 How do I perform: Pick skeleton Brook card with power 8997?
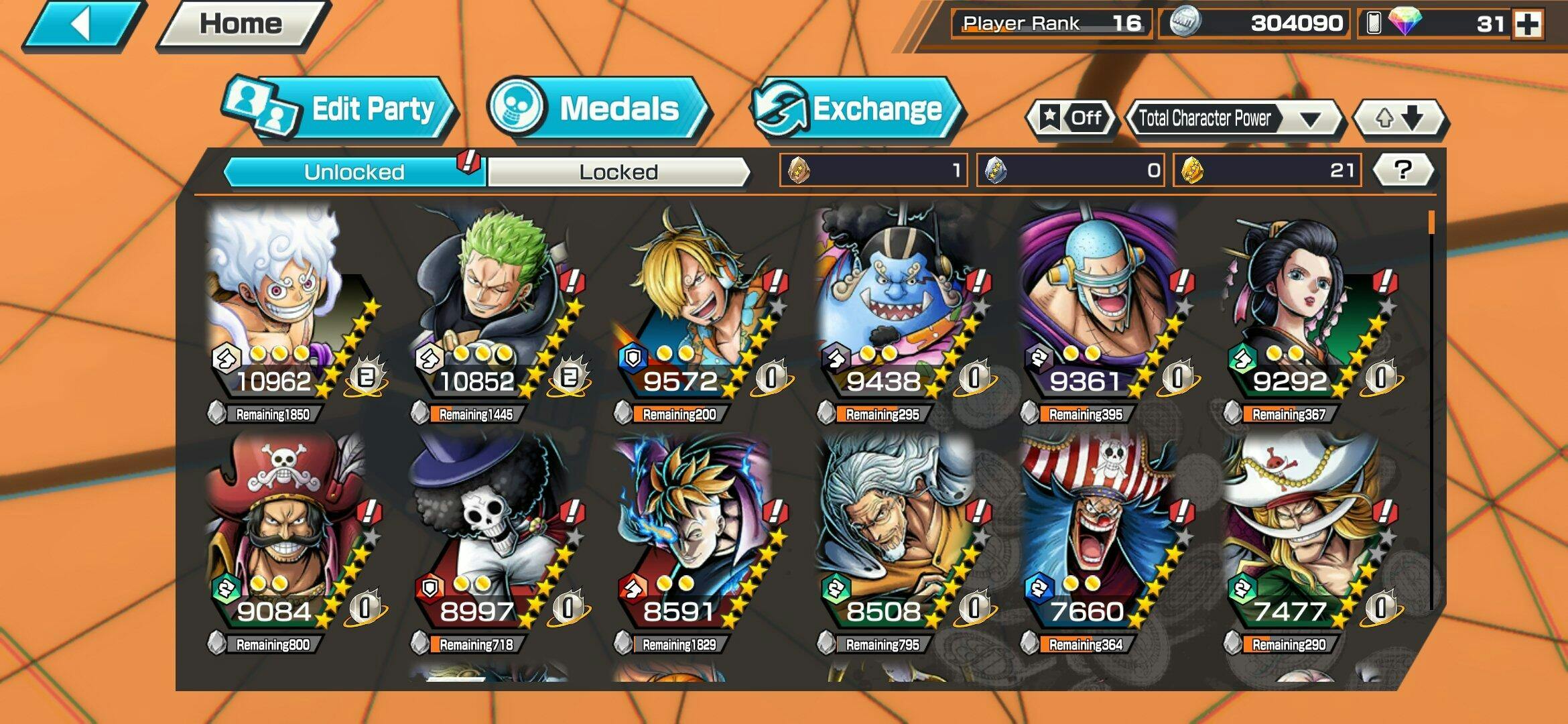coord(493,536)
